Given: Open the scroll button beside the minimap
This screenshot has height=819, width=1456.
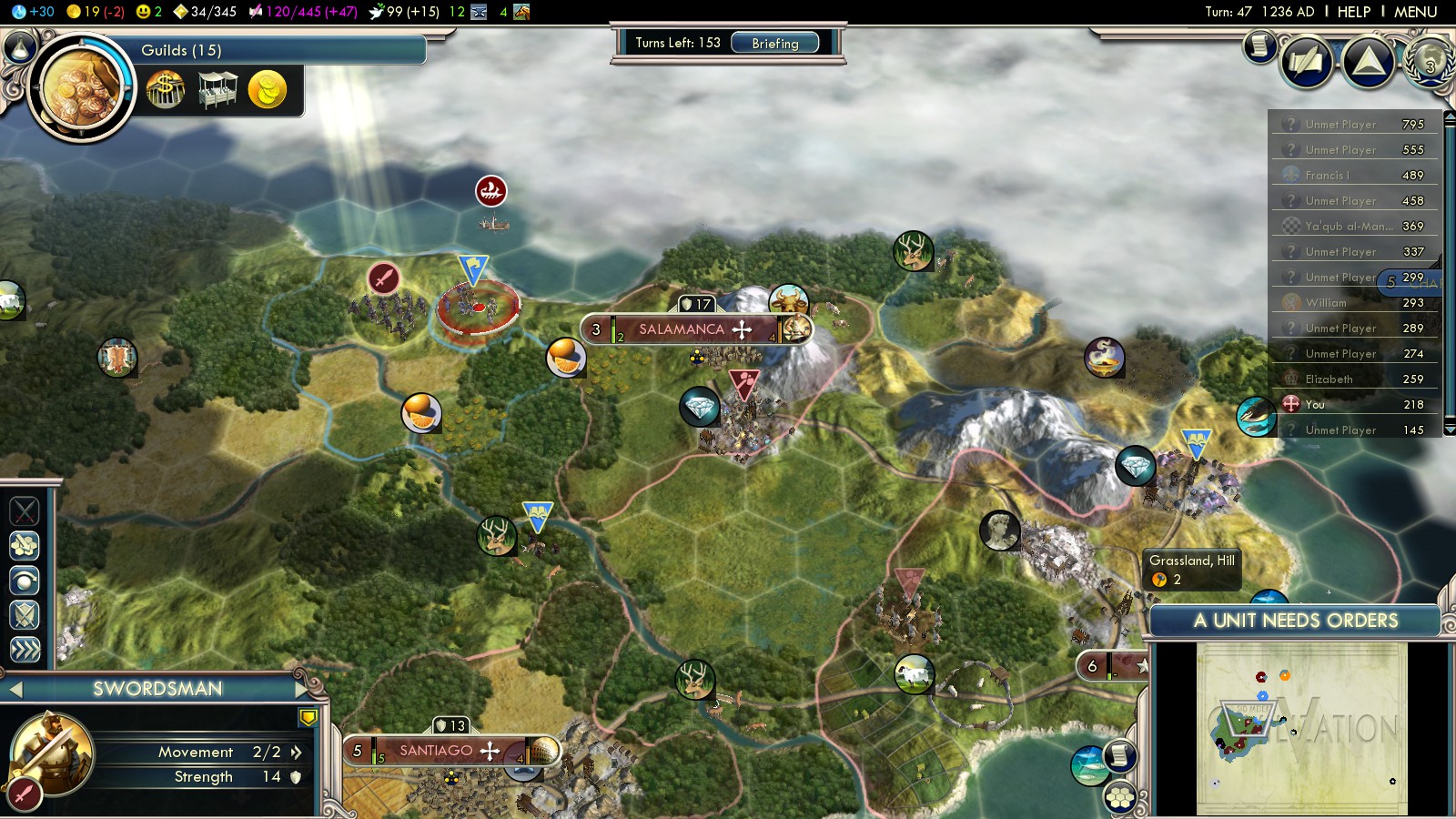Looking at the screenshot, I should 1120,755.
